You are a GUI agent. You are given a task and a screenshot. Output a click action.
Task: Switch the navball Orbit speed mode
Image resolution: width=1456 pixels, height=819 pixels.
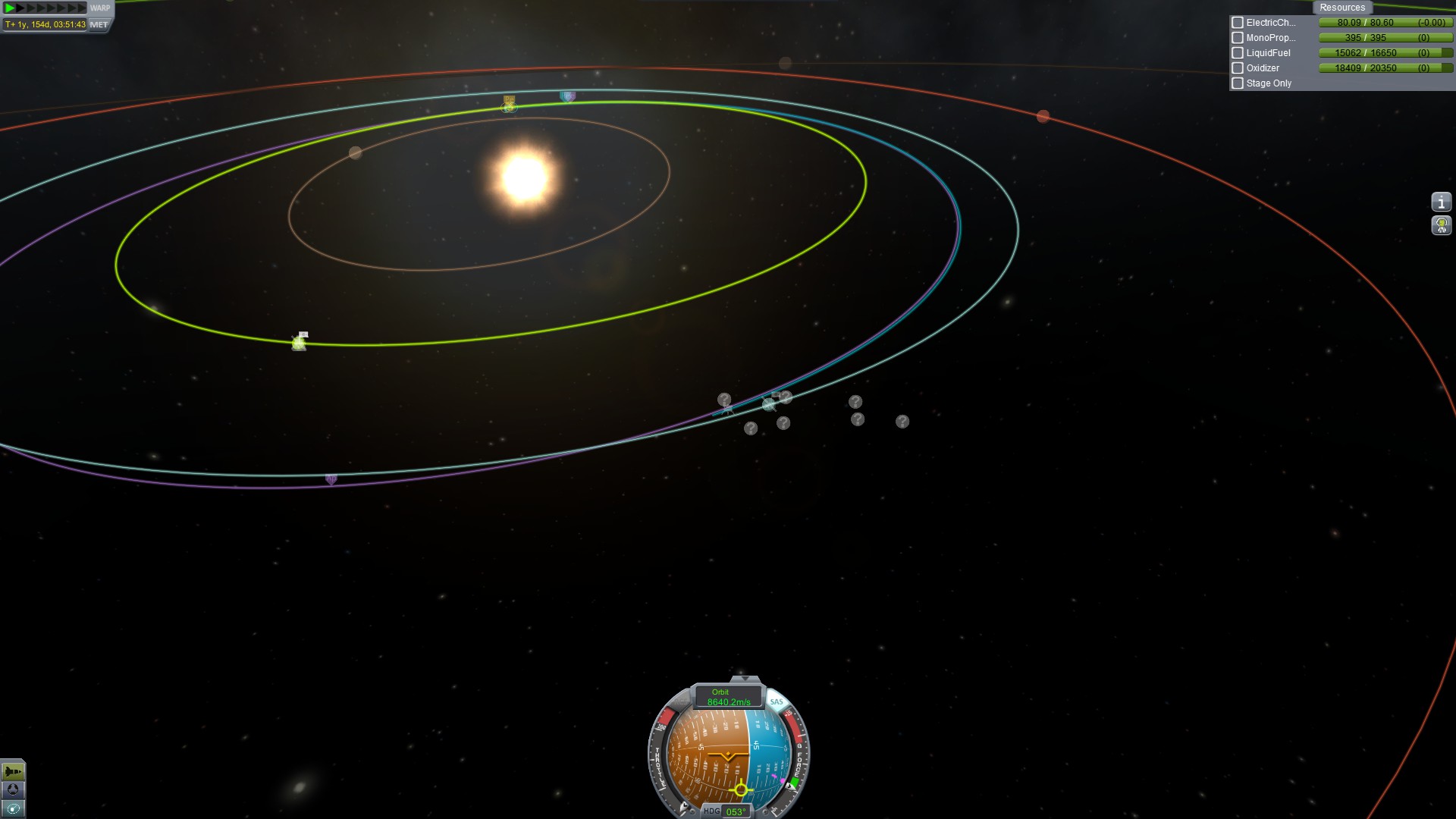728,697
